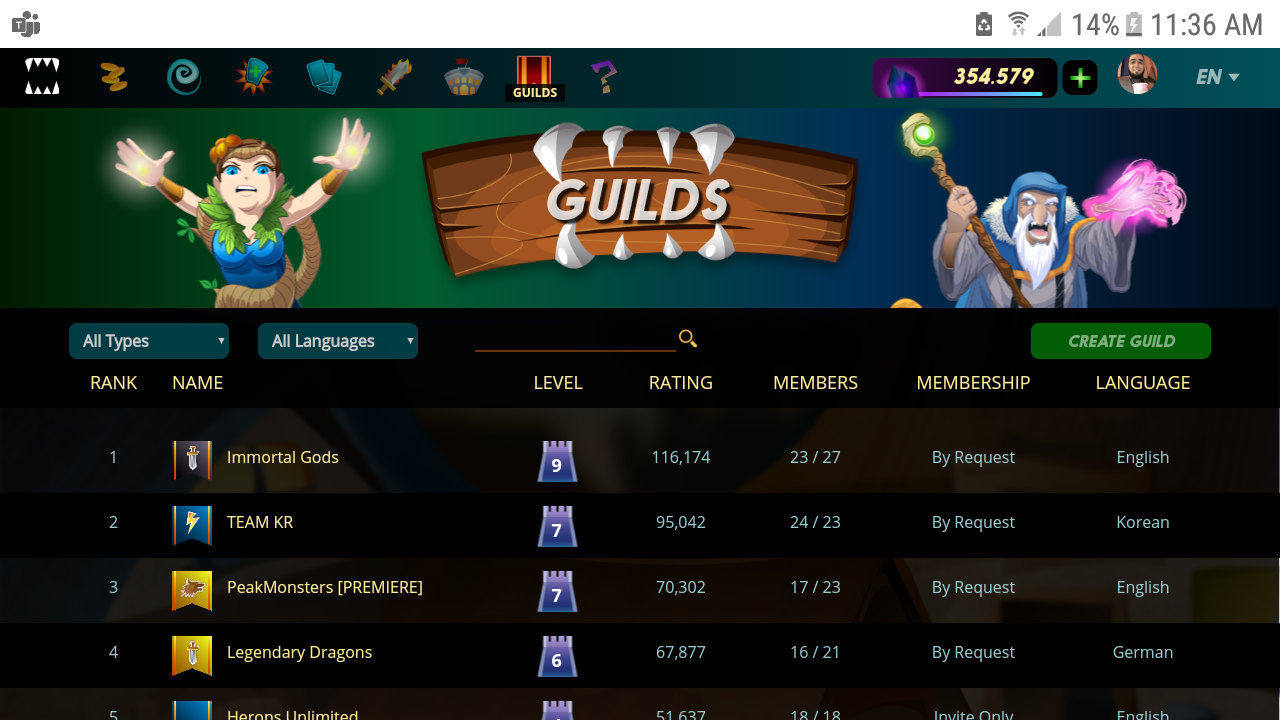
Task: Select the Guilds banner tab
Action: [534, 77]
